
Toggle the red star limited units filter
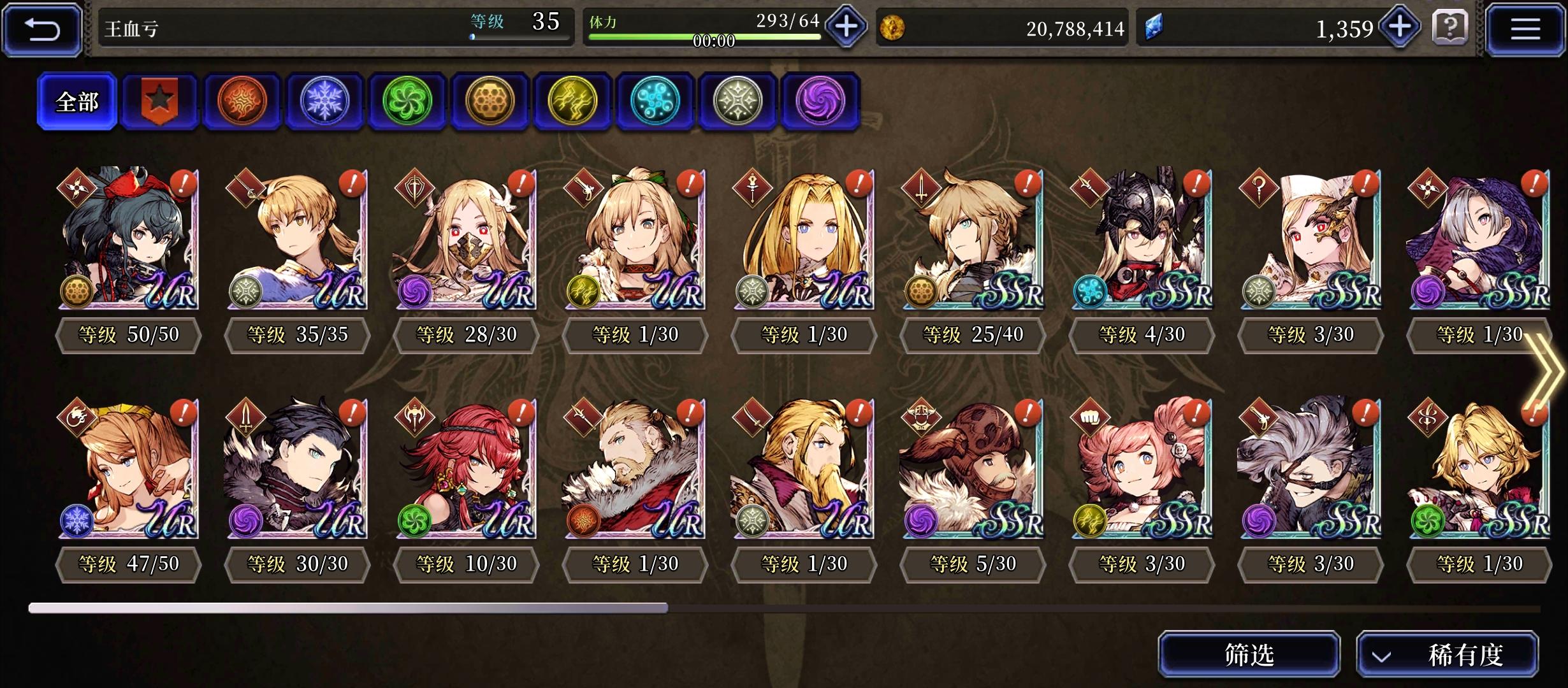pos(159,101)
